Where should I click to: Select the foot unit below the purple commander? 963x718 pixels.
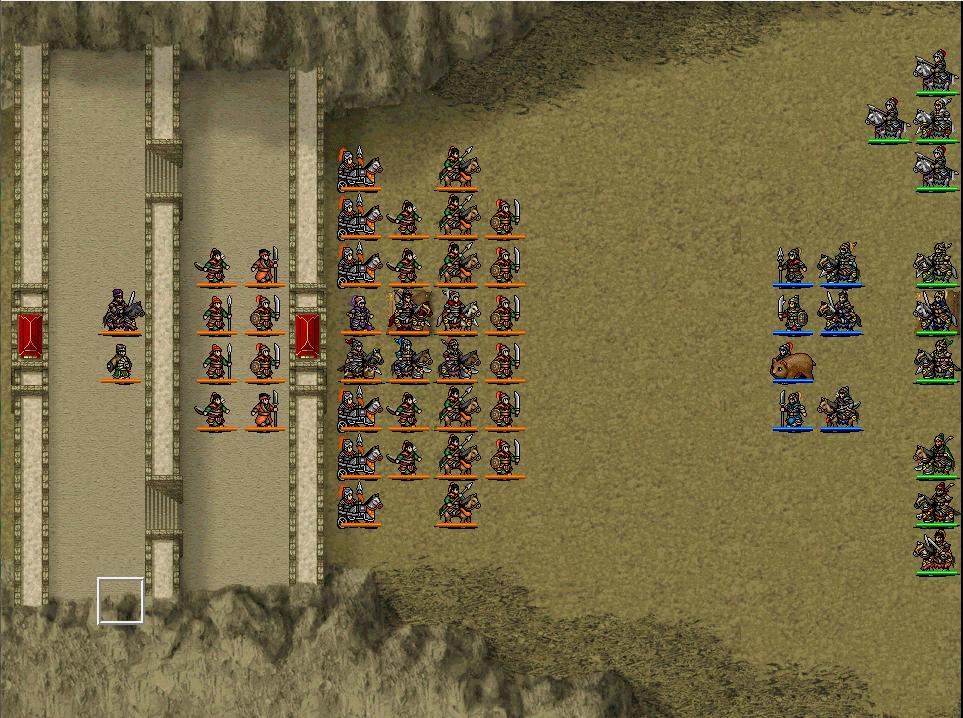[x=120, y=362]
